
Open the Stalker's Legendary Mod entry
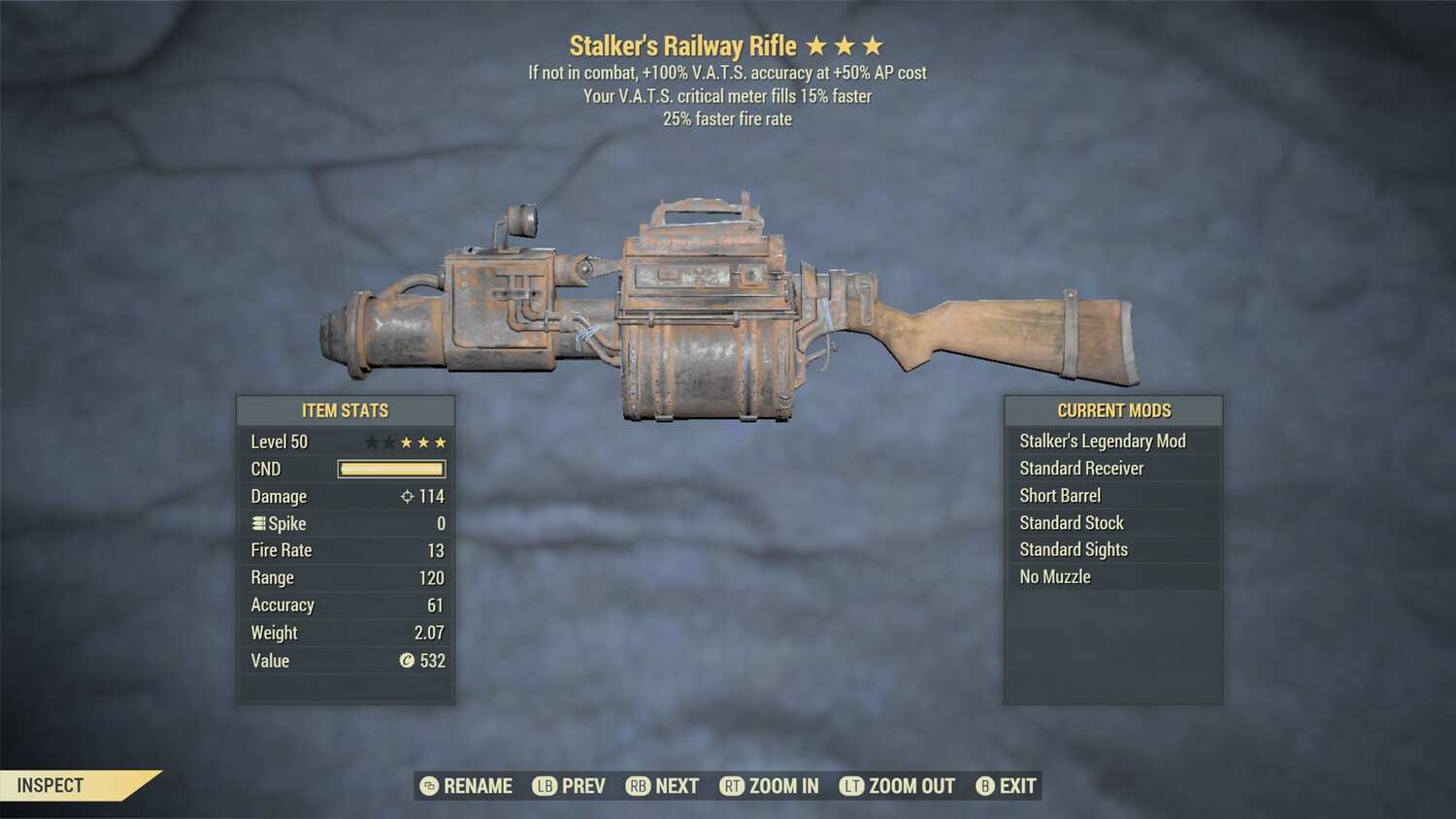pyautogui.click(x=1102, y=441)
